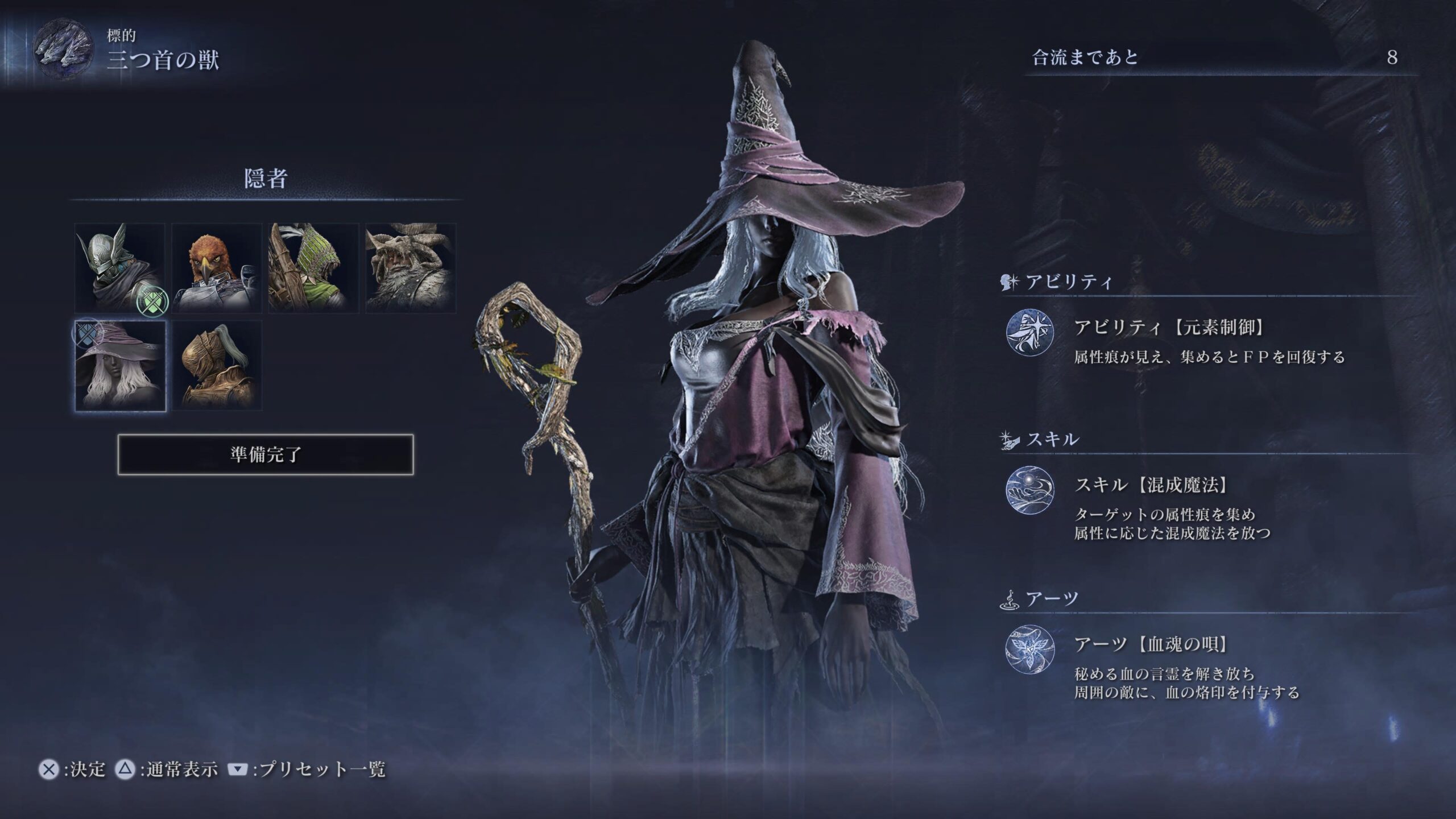This screenshot has height=819, width=1456.
Task: Pick the golden-armored ponytail character portrait
Action: [x=217, y=365]
